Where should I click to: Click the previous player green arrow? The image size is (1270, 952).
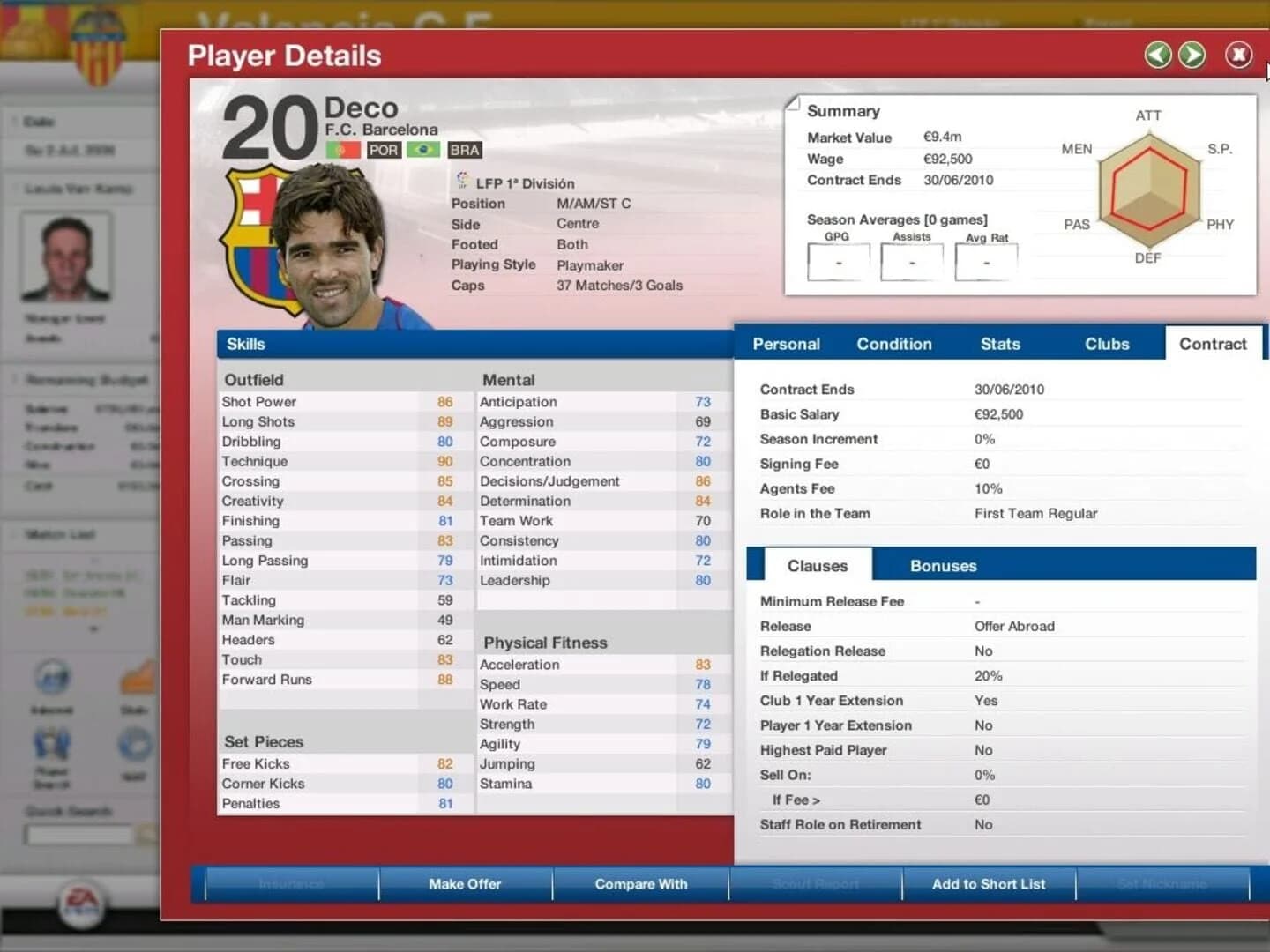1157,55
